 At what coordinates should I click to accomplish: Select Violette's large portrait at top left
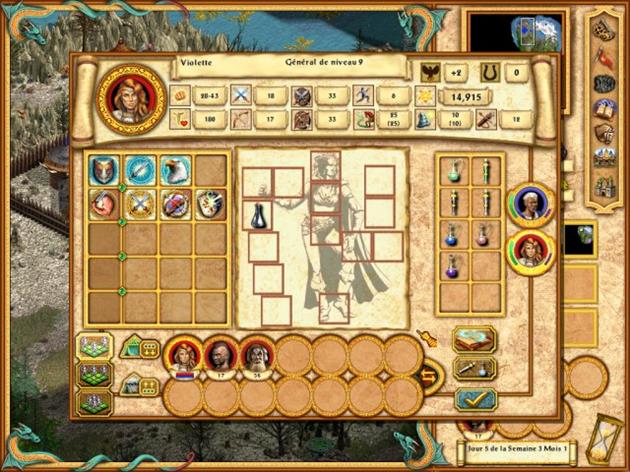pyautogui.click(x=127, y=97)
